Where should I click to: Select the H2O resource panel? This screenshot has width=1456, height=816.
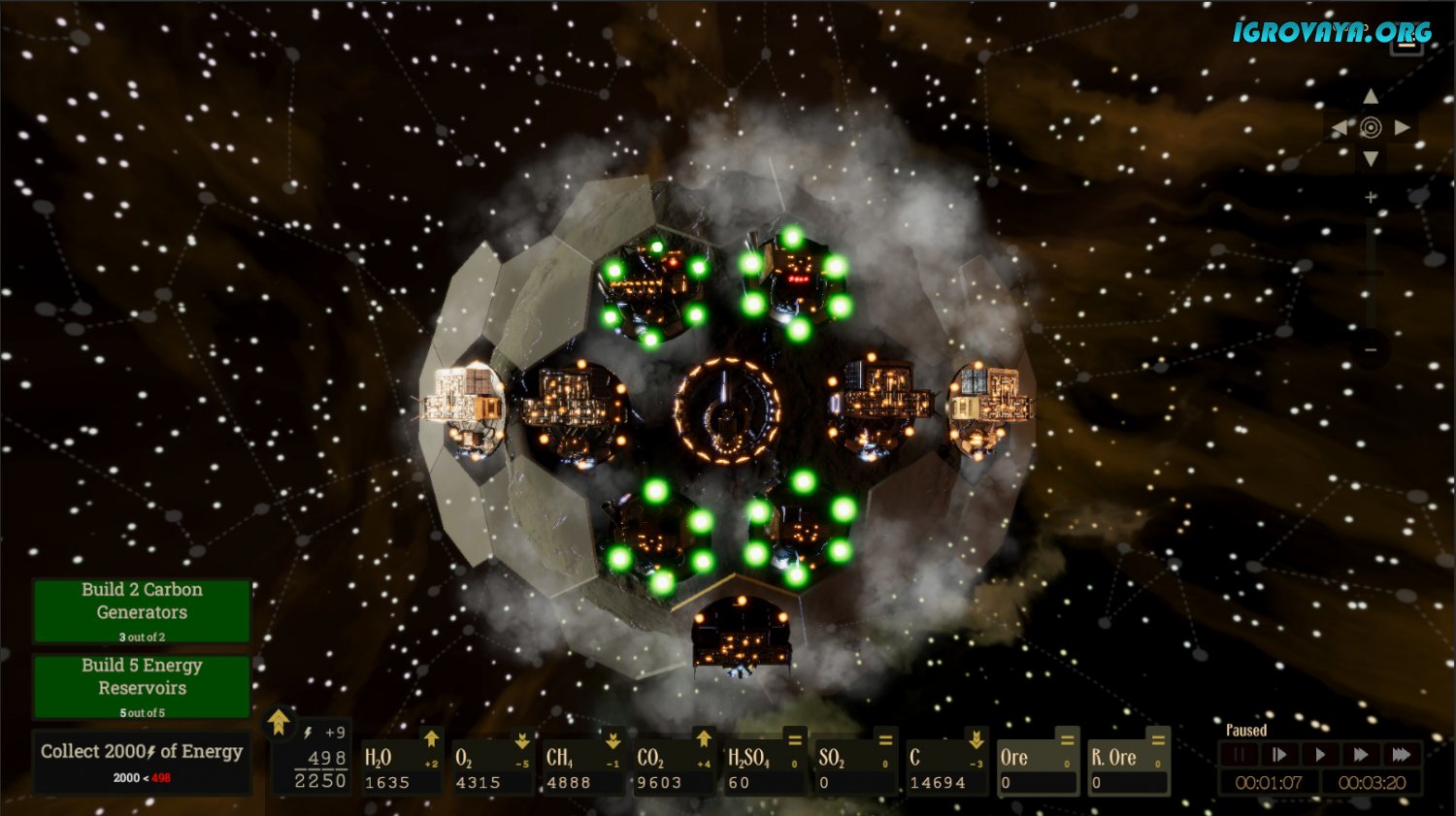401,767
